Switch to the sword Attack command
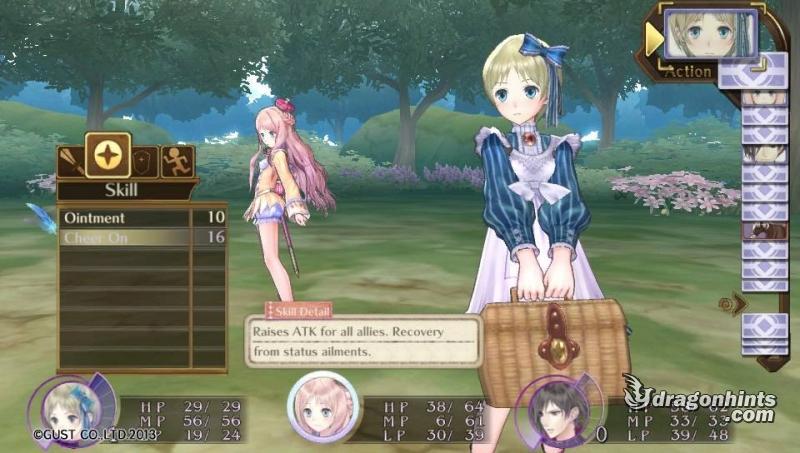The image size is (800, 453). pos(71,160)
